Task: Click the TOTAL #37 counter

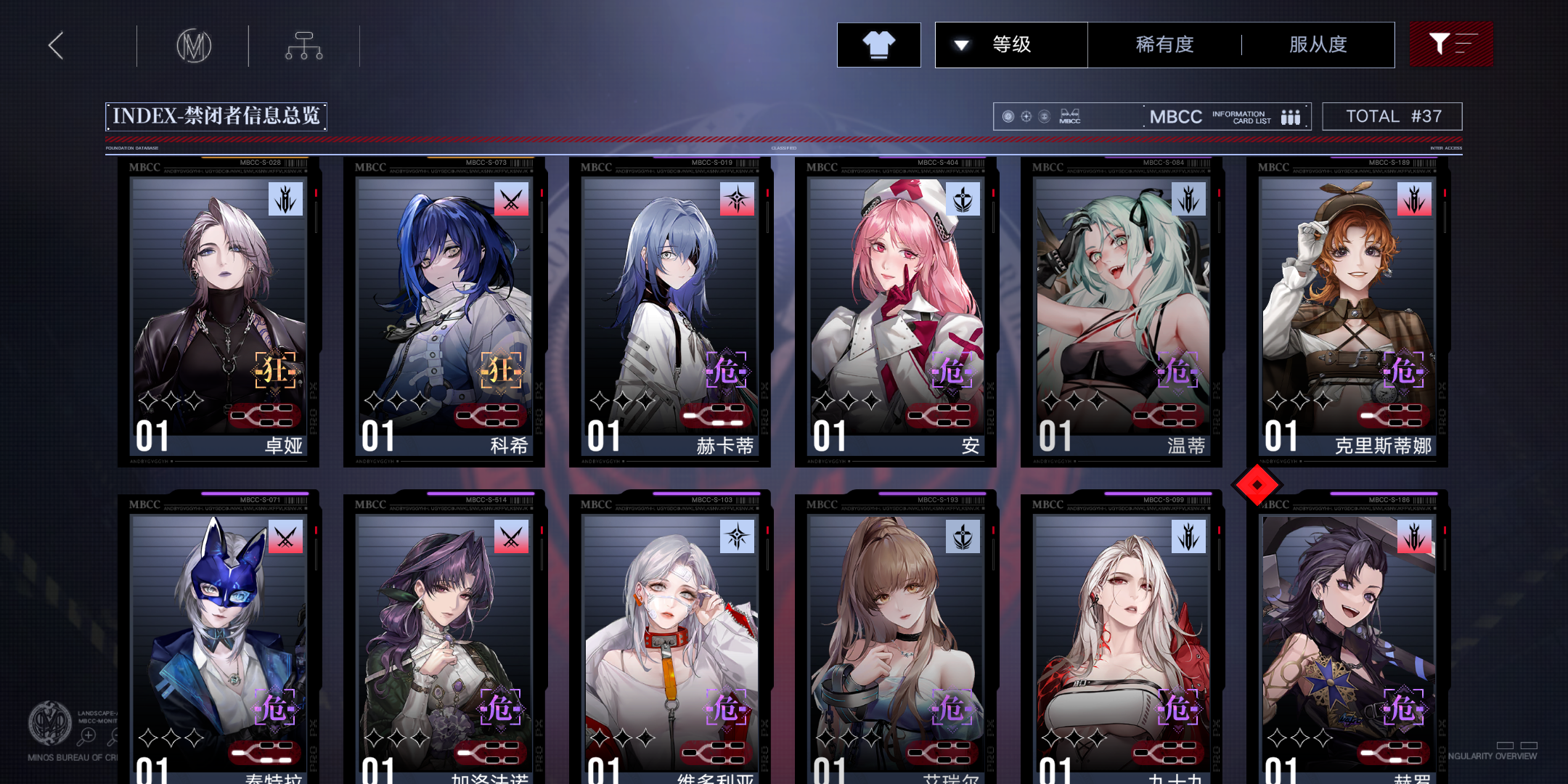Action: click(1392, 115)
